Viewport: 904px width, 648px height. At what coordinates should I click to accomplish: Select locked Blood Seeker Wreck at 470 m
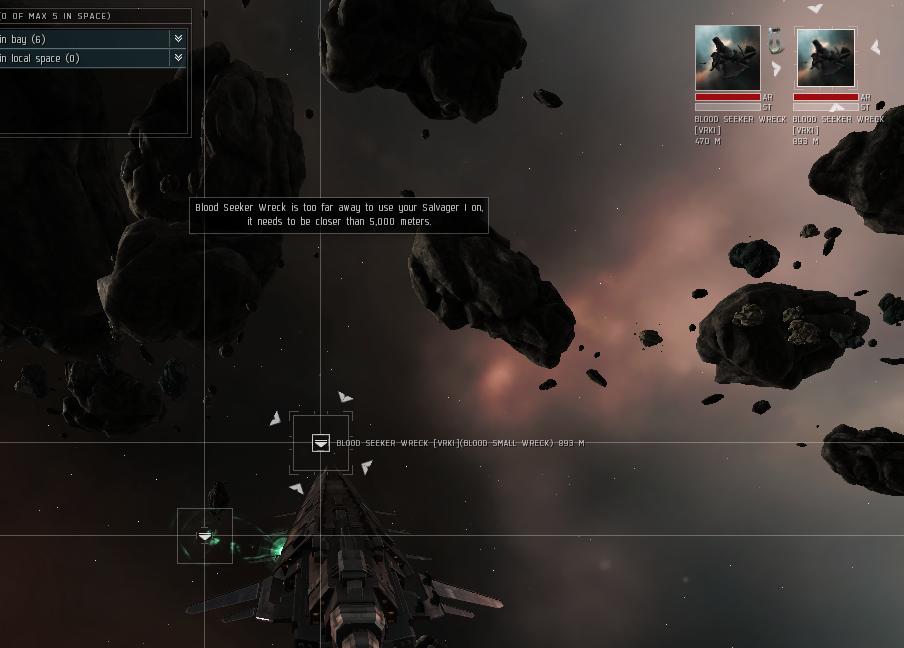(727, 58)
